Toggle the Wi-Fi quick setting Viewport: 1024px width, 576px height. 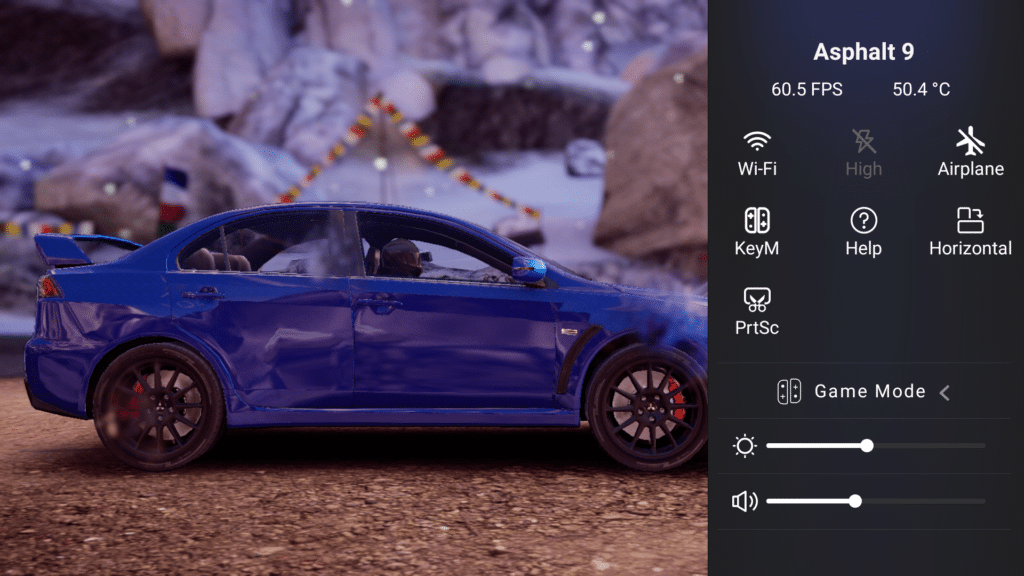pos(757,152)
